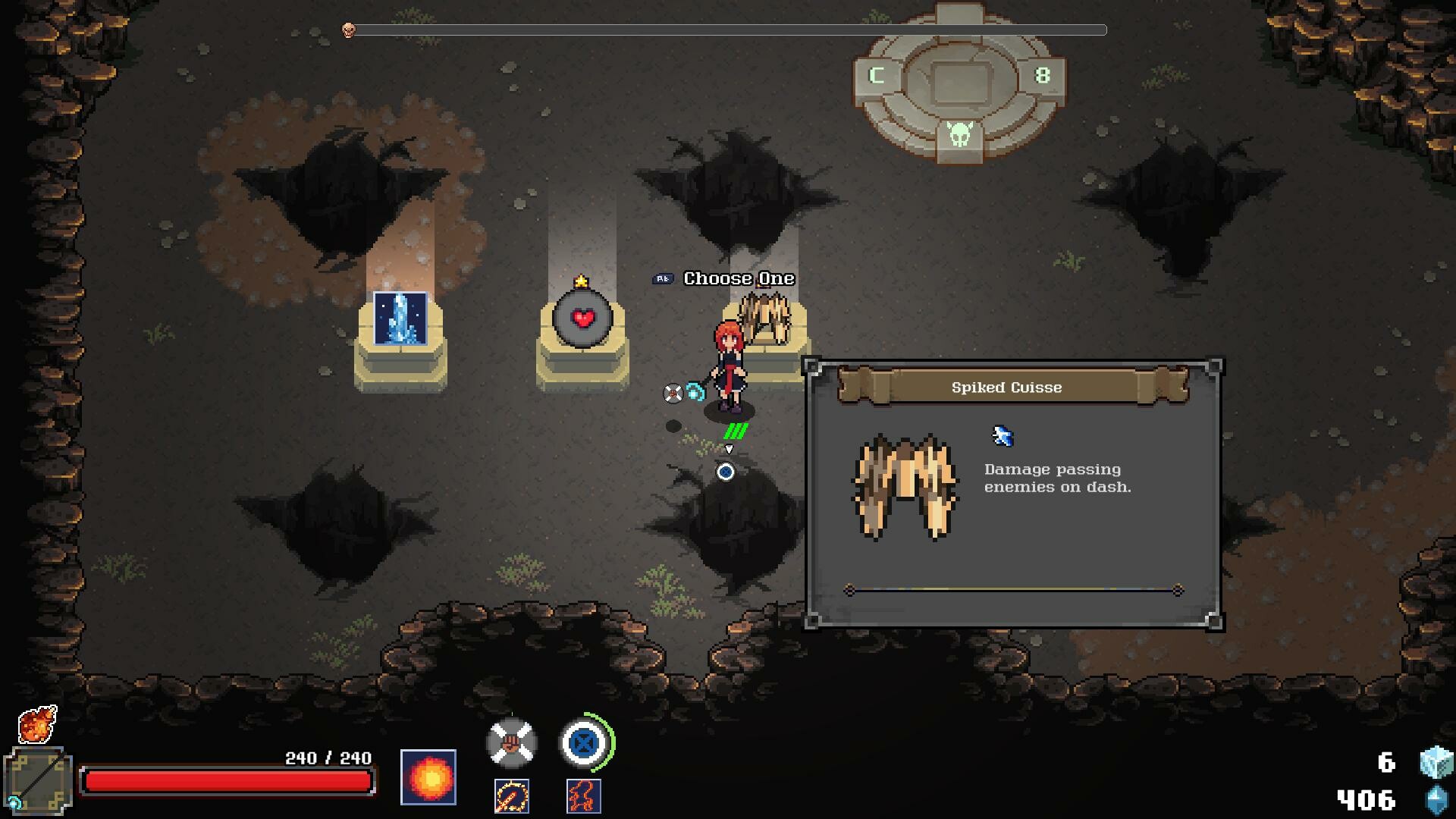Click the Choose One label
This screenshot has height=819, width=1456.
click(x=738, y=278)
